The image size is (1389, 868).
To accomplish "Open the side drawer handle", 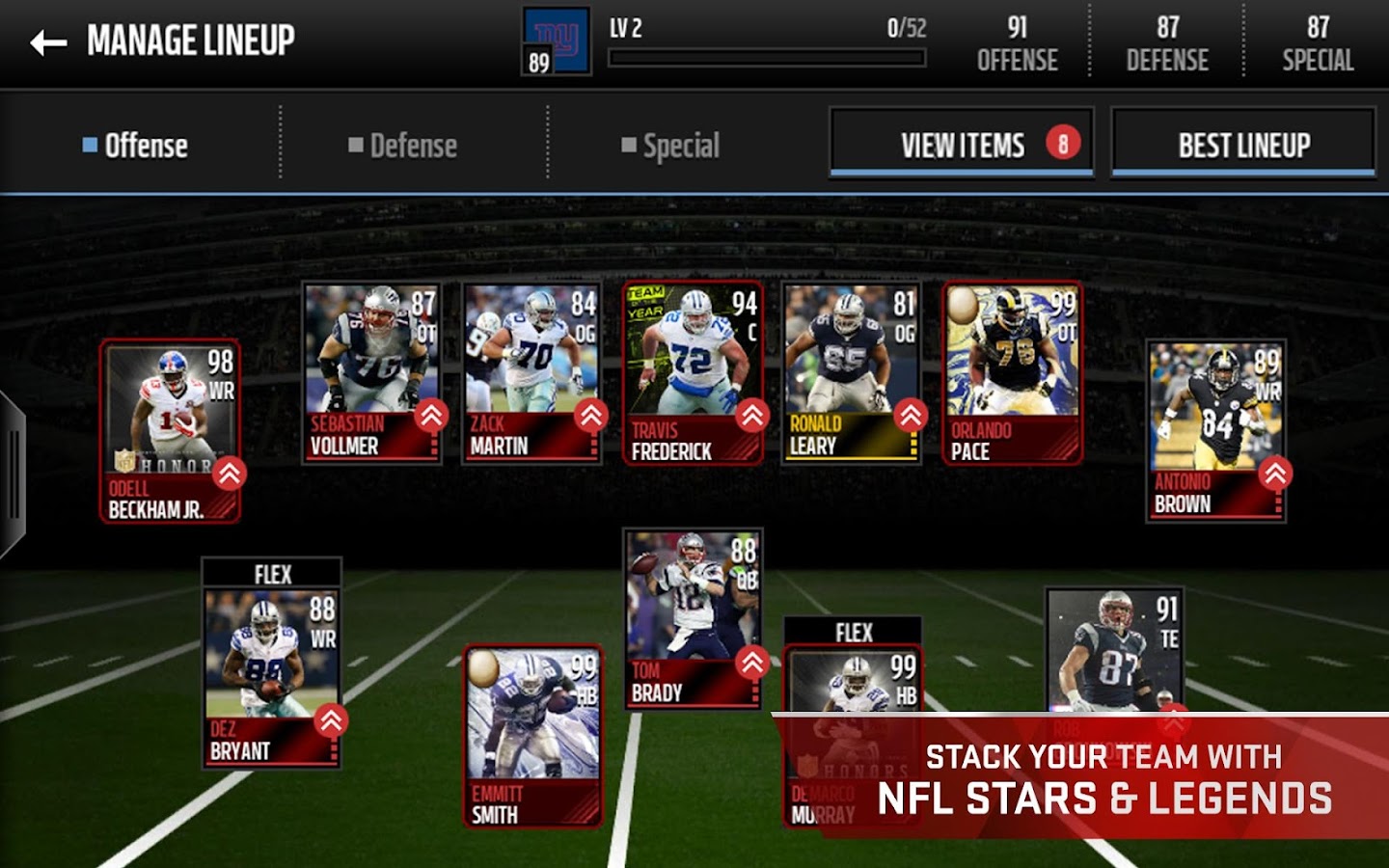I will 12,475.
